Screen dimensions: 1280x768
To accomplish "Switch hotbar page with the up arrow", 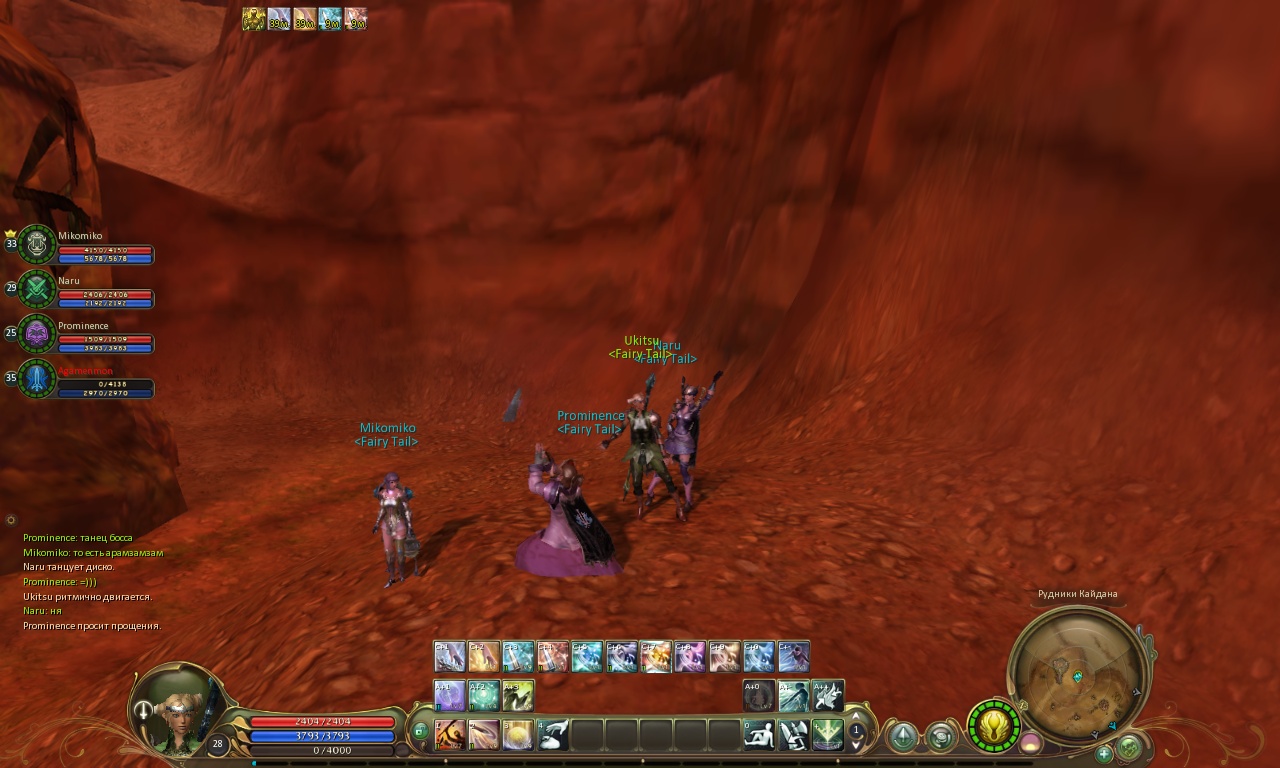I will [856, 716].
